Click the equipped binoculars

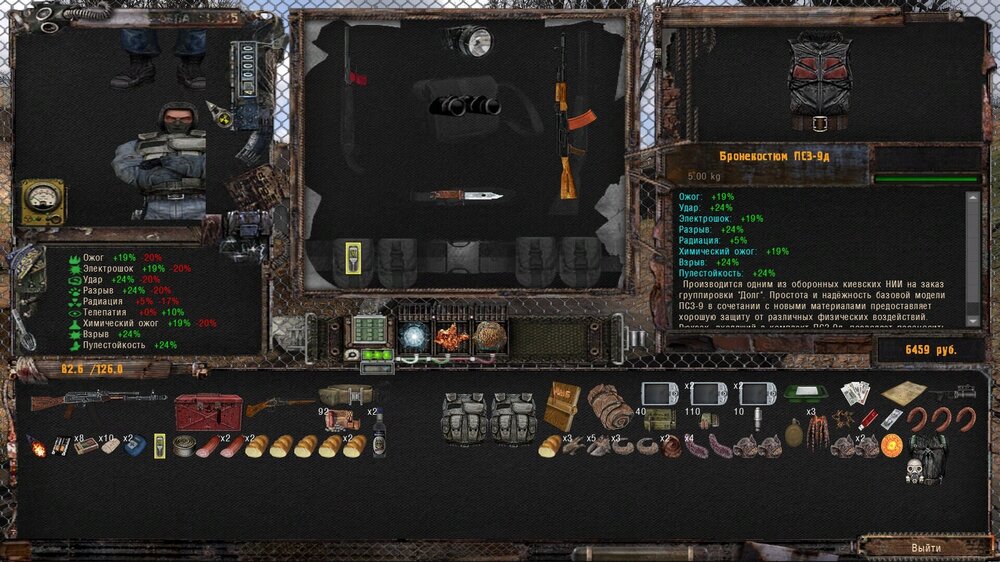click(x=465, y=105)
